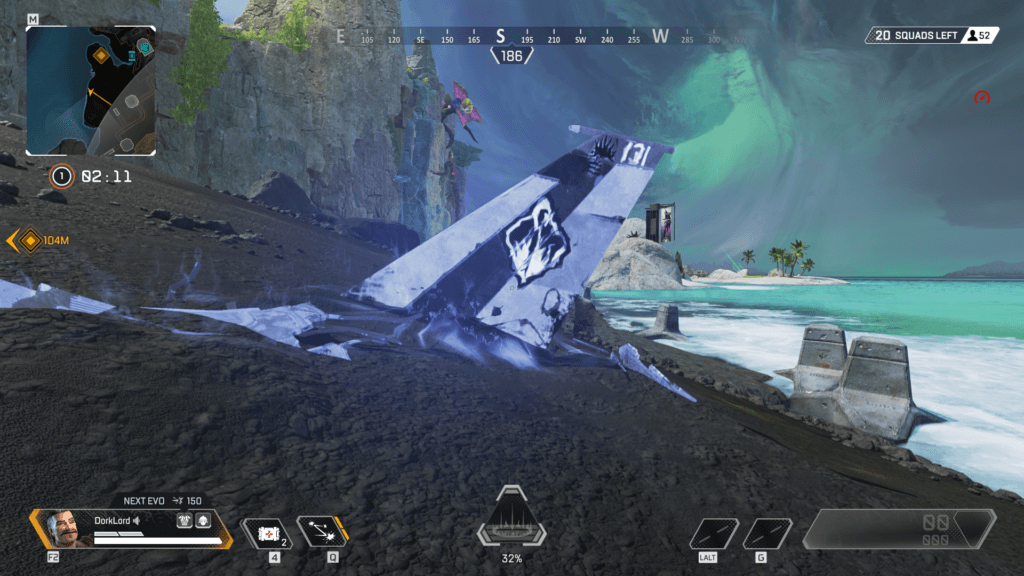Screen dimensions: 1024x576
Task: Select the empty ordnance slot labeled G
Action: (767, 533)
